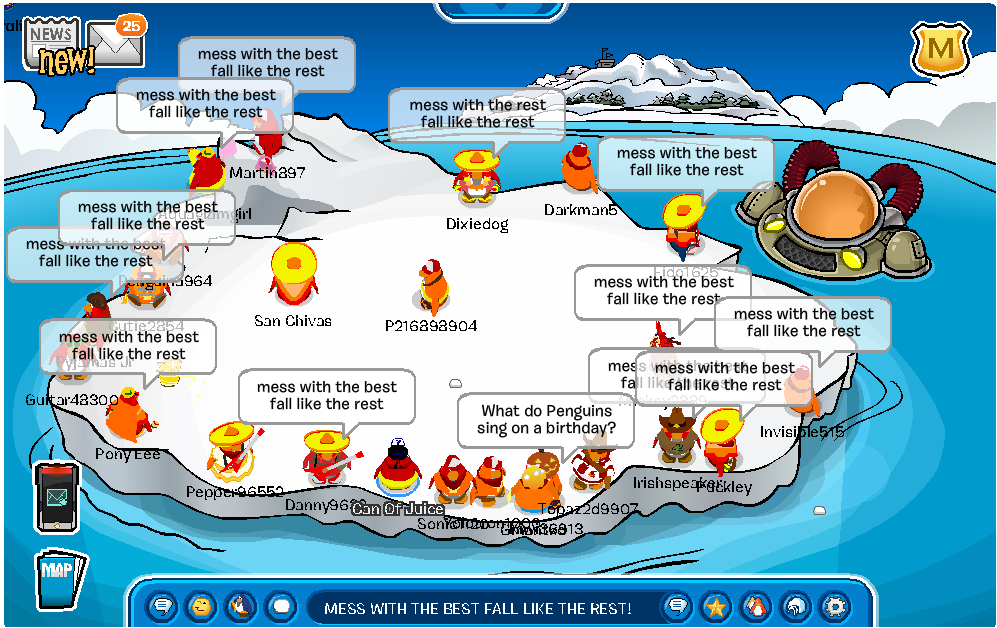This screenshot has height=628, width=997.
Task: Open the safe chat messages menu
Action: (162, 606)
